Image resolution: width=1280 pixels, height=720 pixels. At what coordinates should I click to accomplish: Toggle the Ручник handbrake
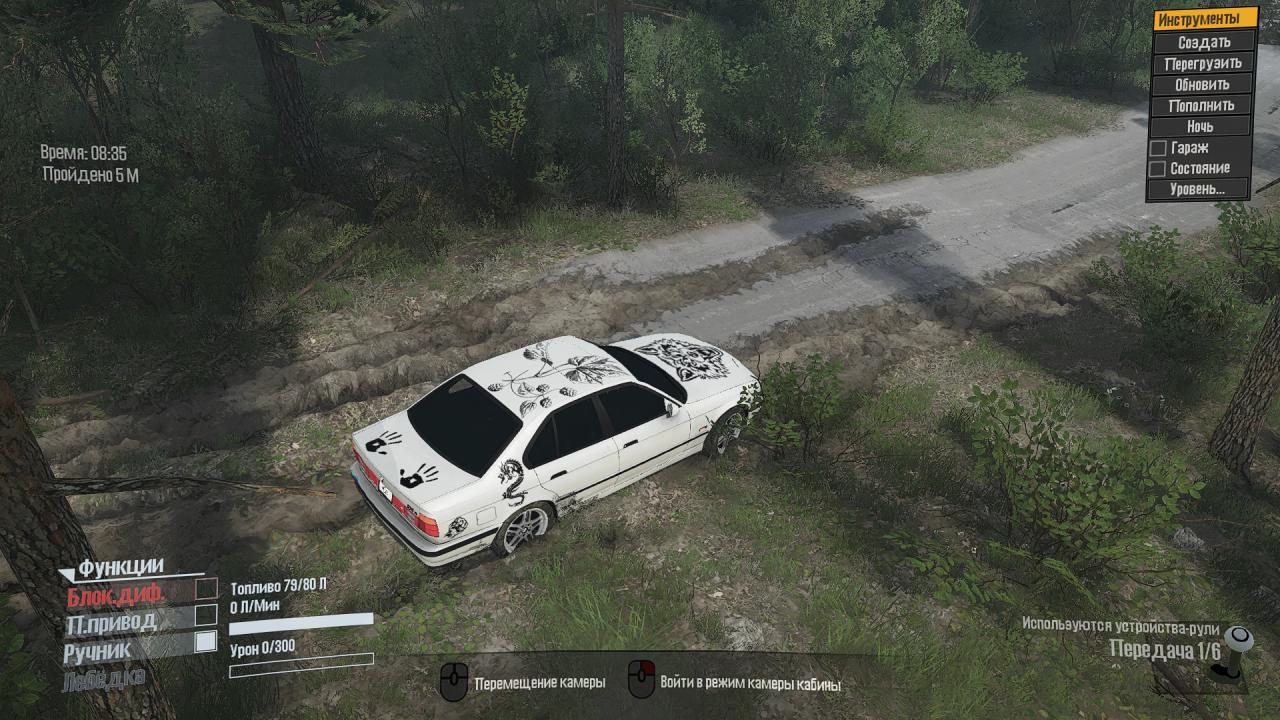click(x=206, y=642)
